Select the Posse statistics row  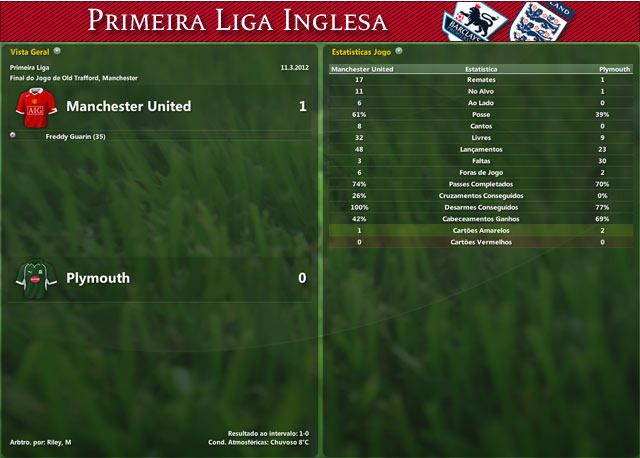(x=481, y=115)
